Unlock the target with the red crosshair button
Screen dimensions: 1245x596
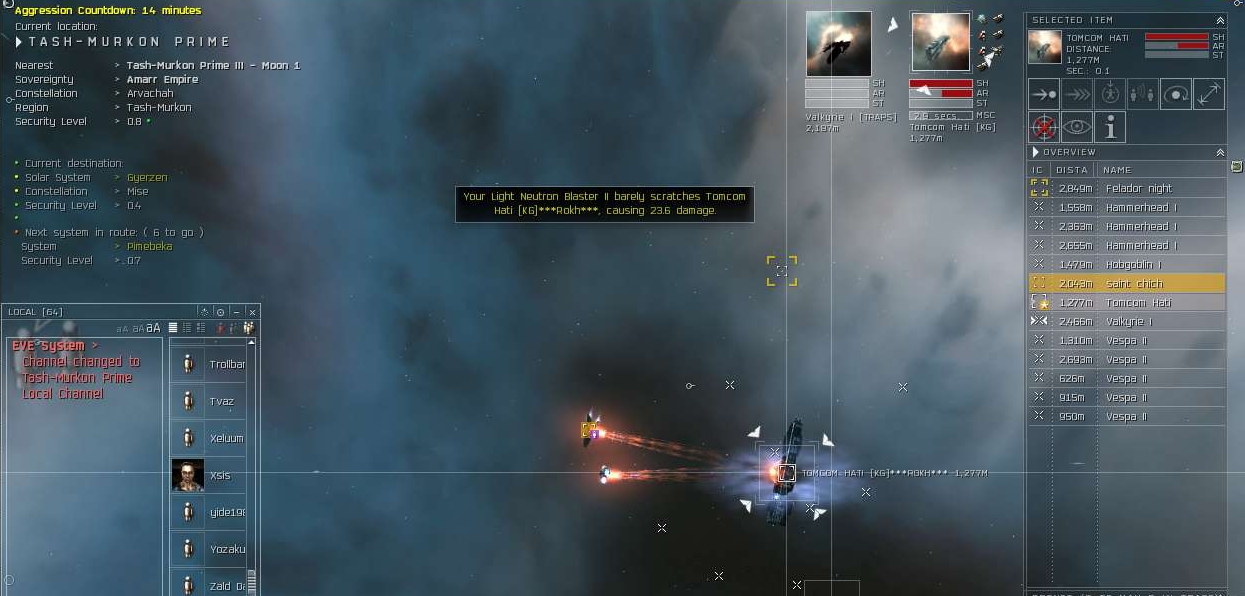(x=1045, y=127)
